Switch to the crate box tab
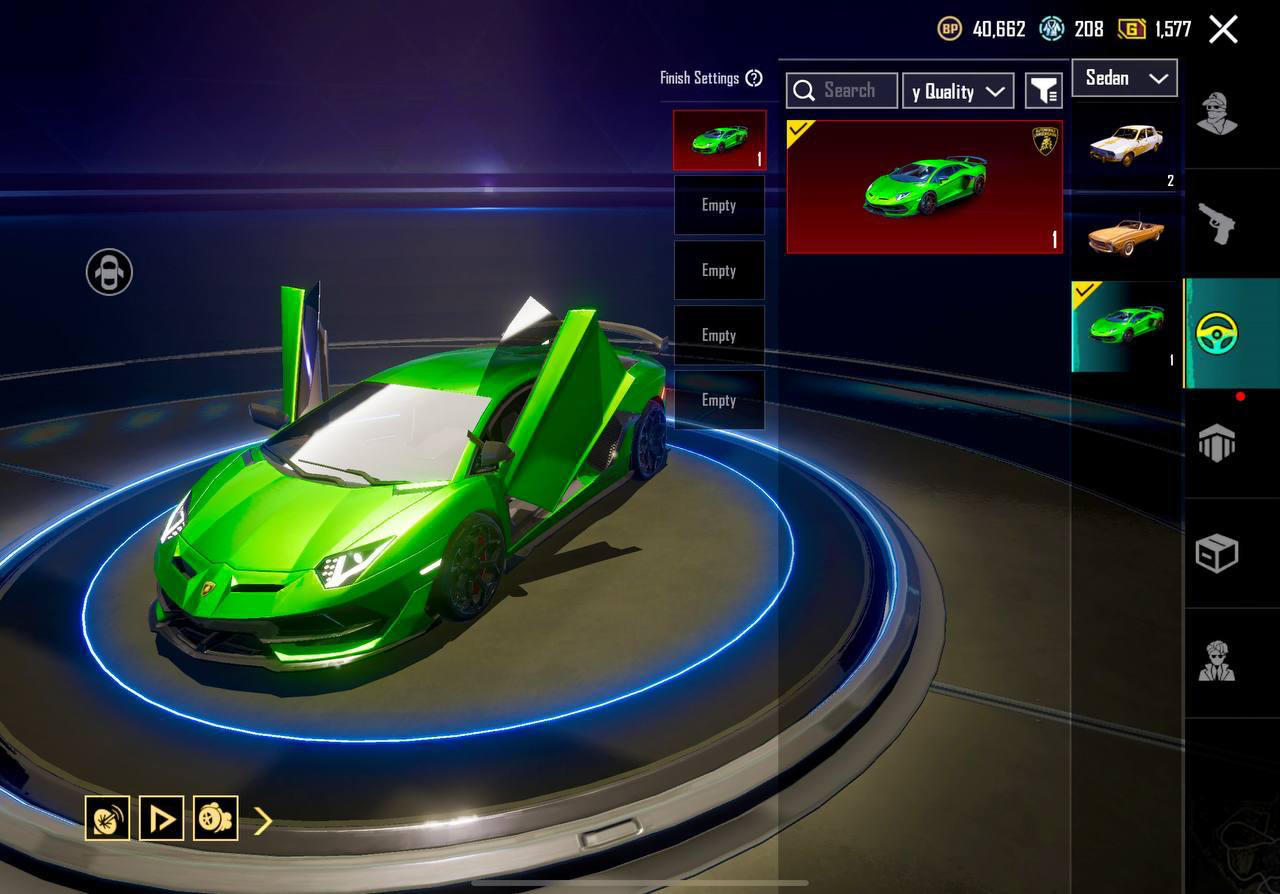This screenshot has width=1280, height=894. click(x=1217, y=553)
